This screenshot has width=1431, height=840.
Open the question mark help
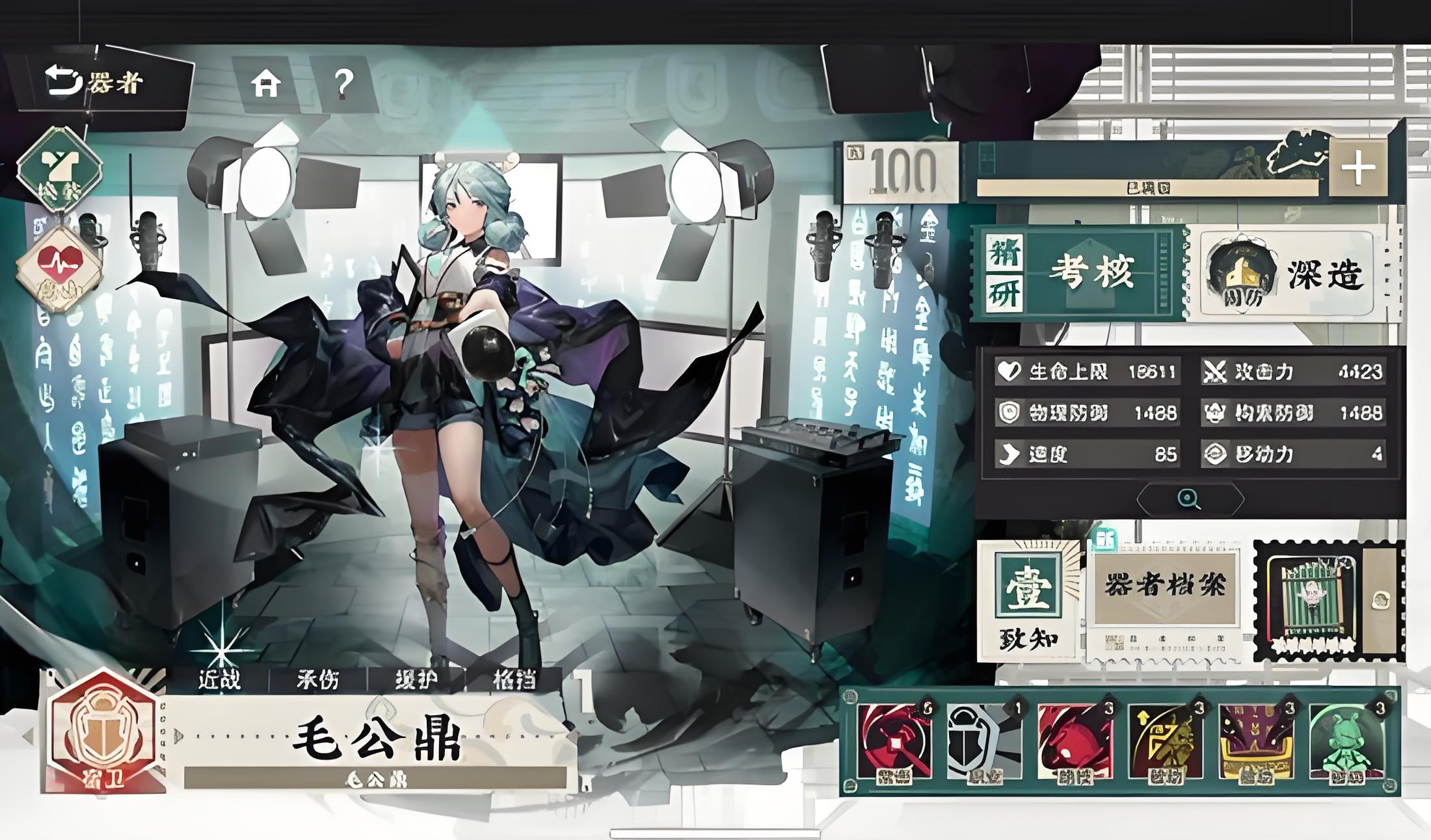coord(343,84)
